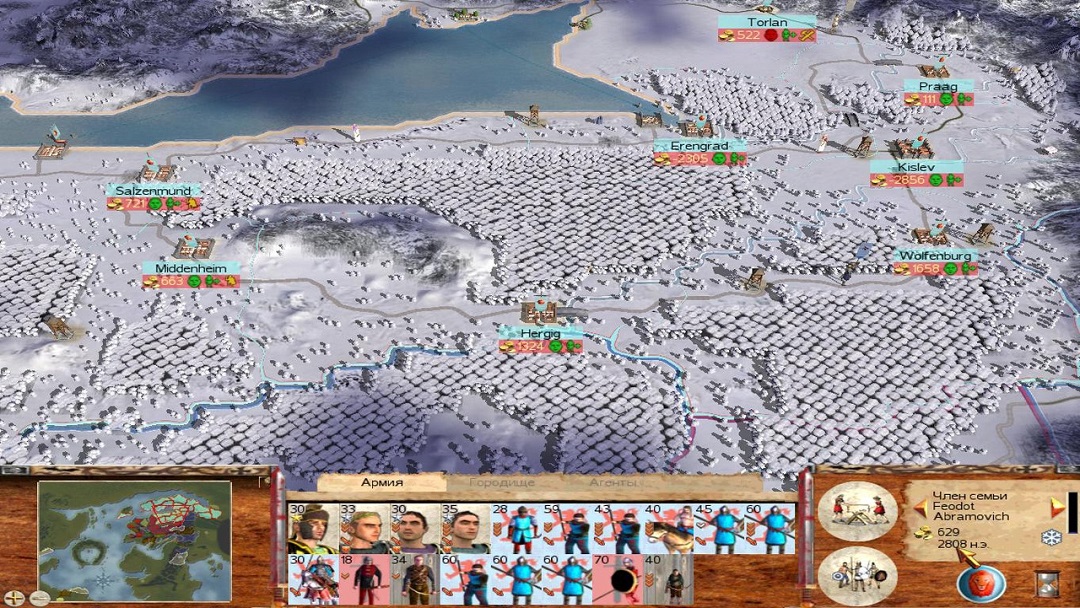Open the Агенты tab
This screenshot has height=608, width=1080.
point(613,483)
